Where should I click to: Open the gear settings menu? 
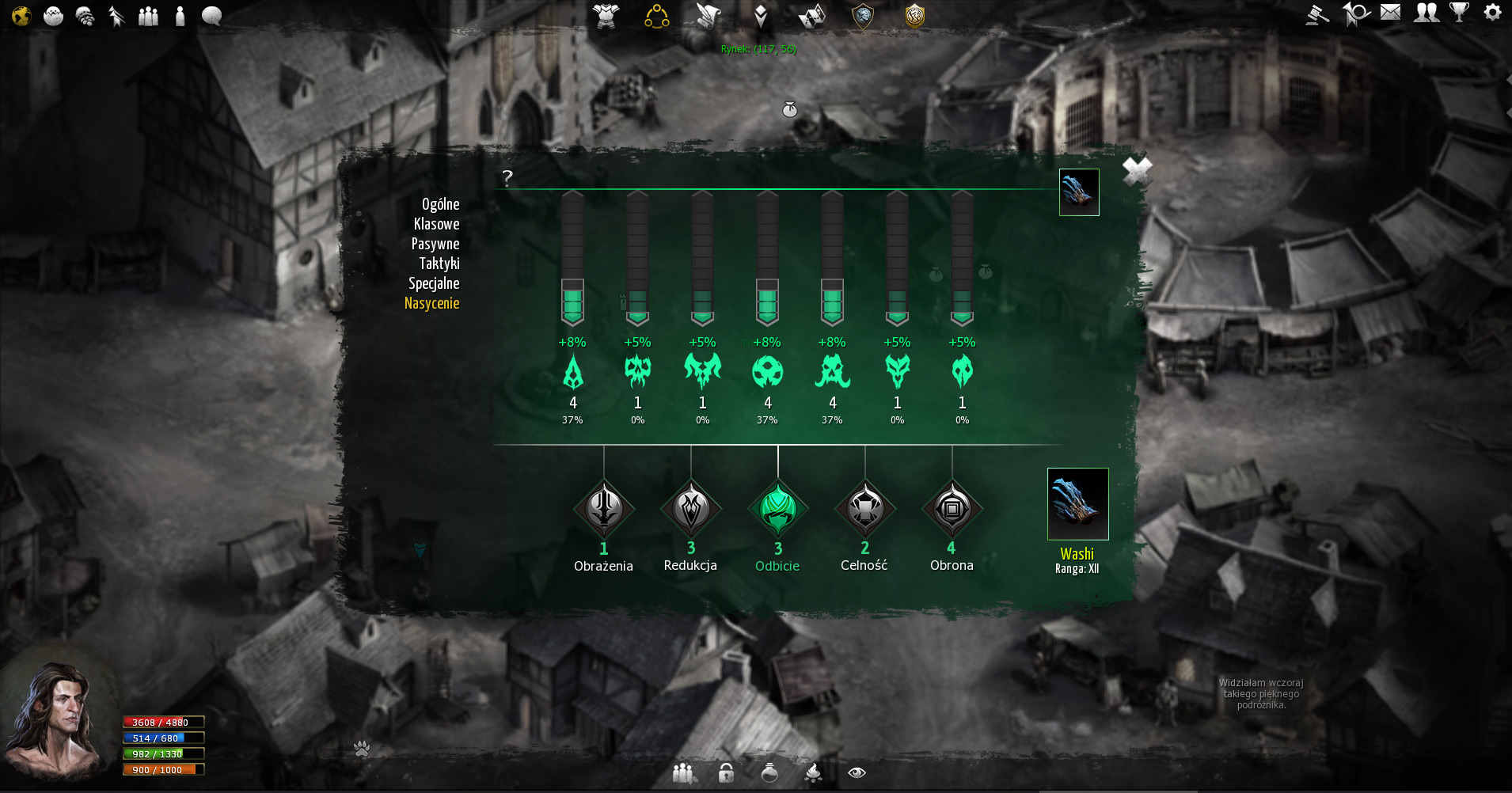click(1492, 13)
